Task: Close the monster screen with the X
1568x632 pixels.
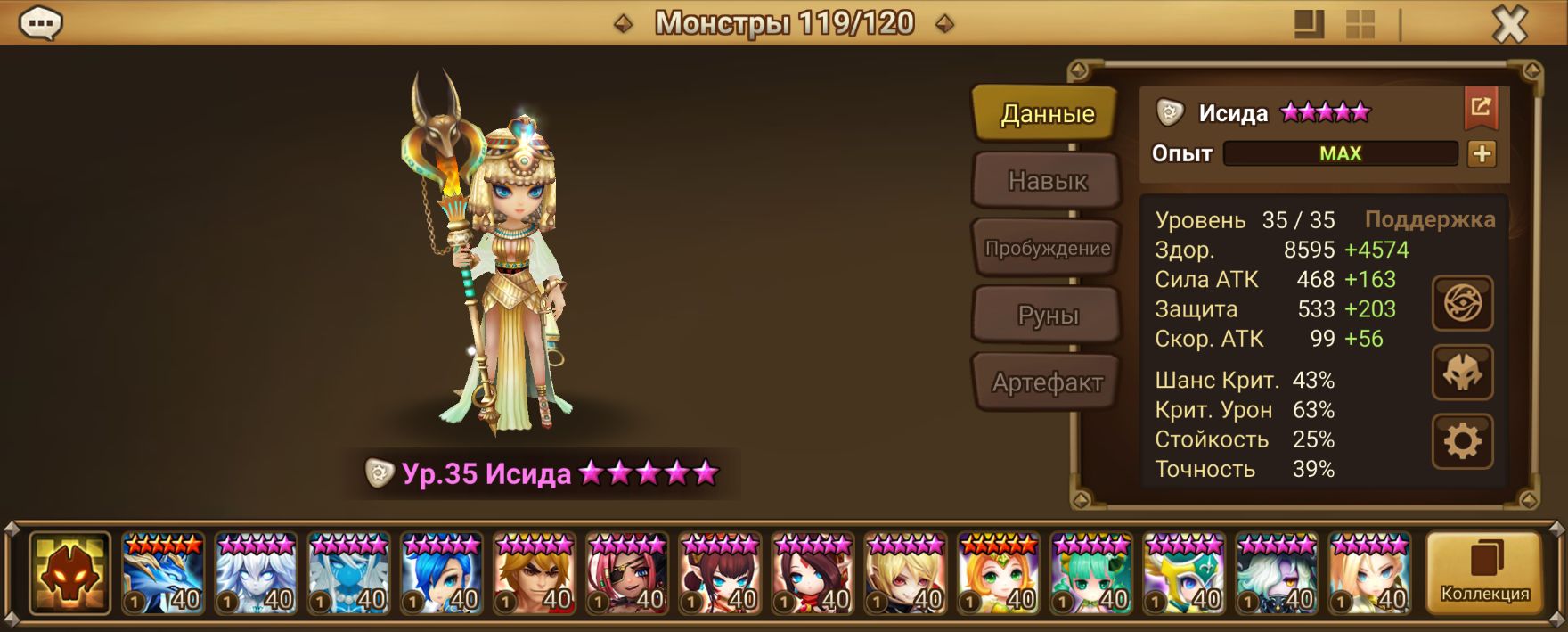Action: tap(1509, 25)
